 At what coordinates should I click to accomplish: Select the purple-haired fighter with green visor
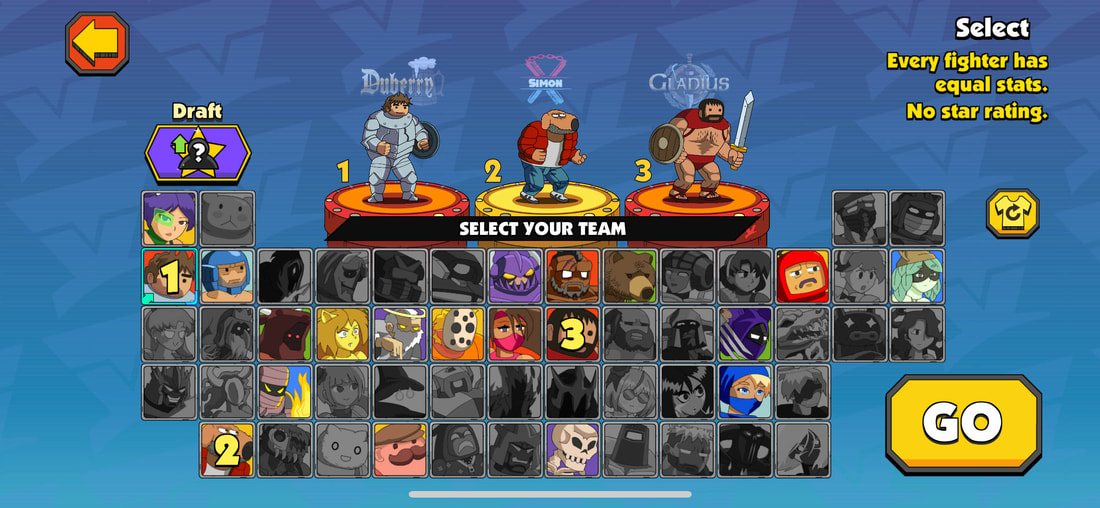(x=169, y=218)
